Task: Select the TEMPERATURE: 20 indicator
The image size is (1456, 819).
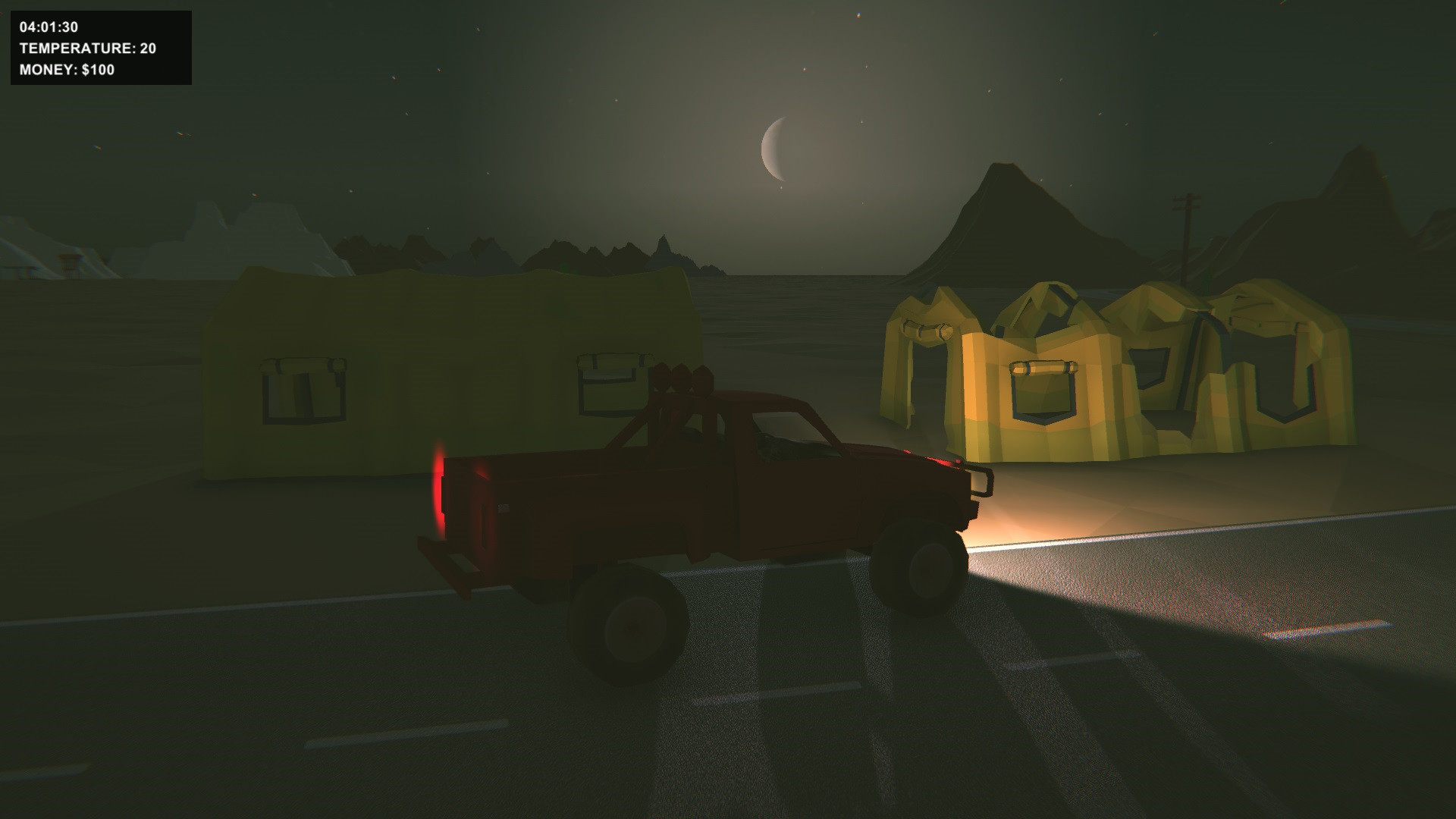Action: click(87, 49)
